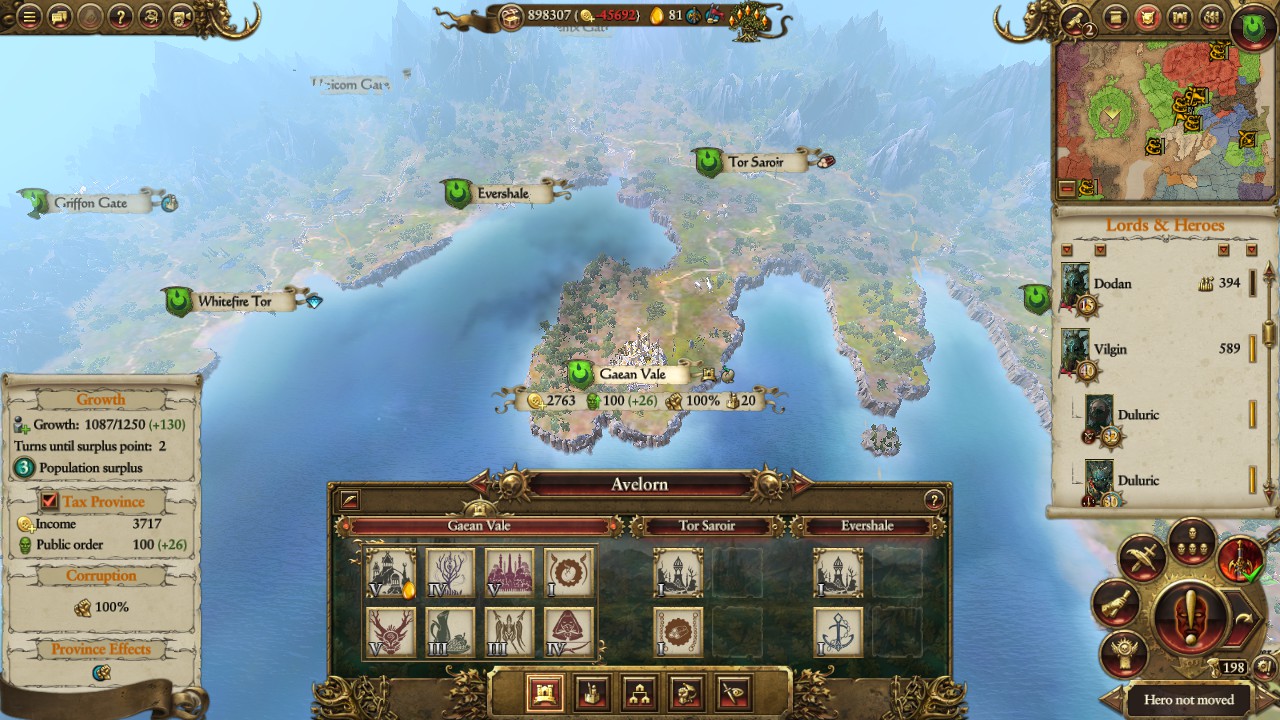
Task: Open the diplomacy panel icon at top left
Action: tap(57, 17)
